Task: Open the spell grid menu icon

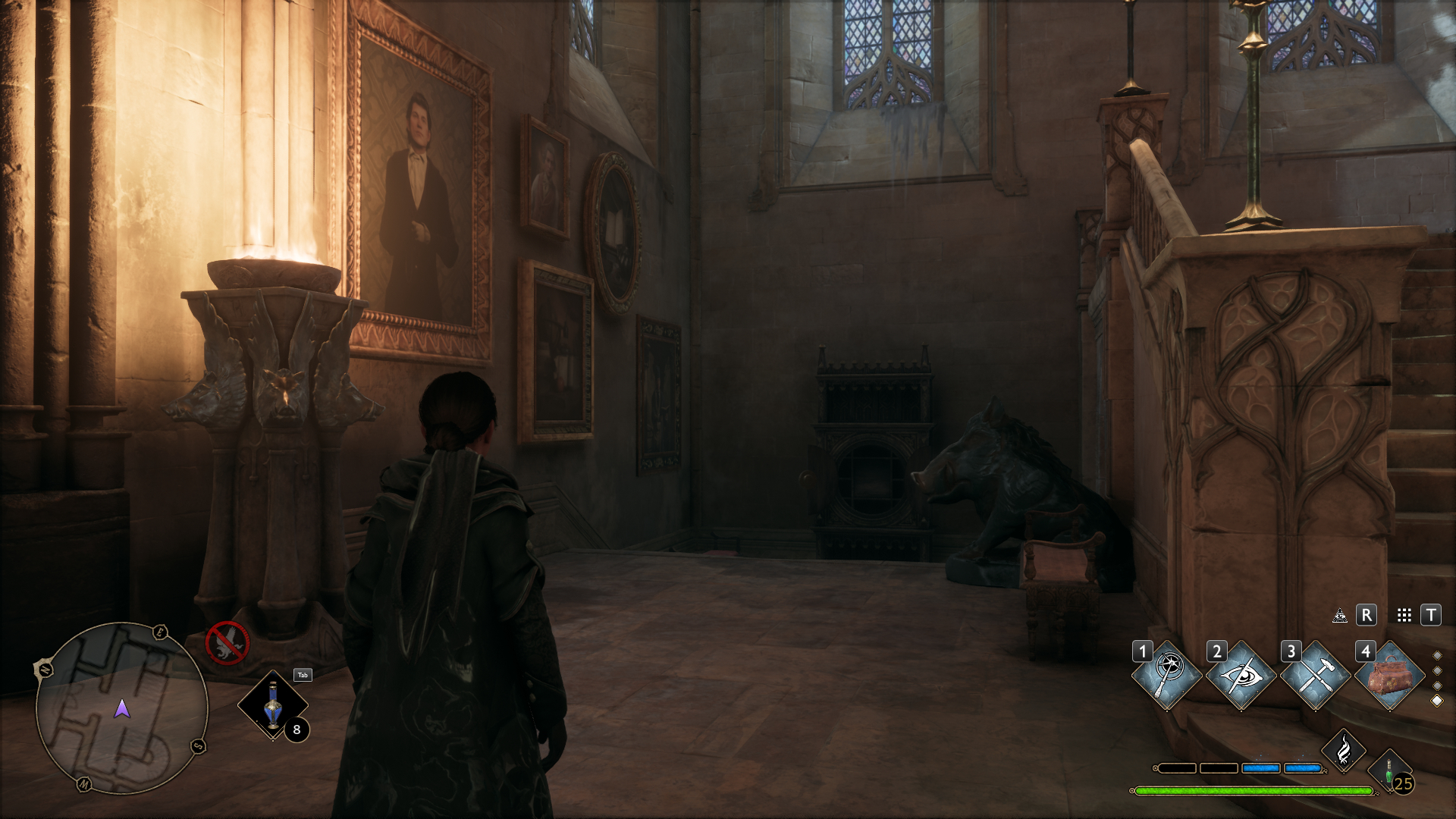Action: click(1404, 616)
